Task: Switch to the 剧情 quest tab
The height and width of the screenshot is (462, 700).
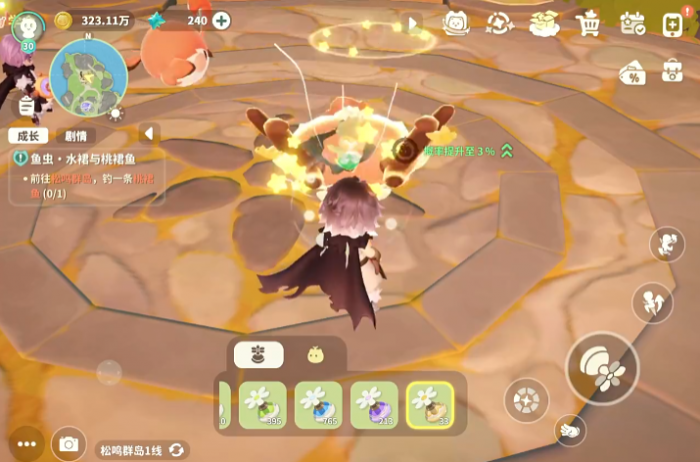Action: tap(76, 136)
